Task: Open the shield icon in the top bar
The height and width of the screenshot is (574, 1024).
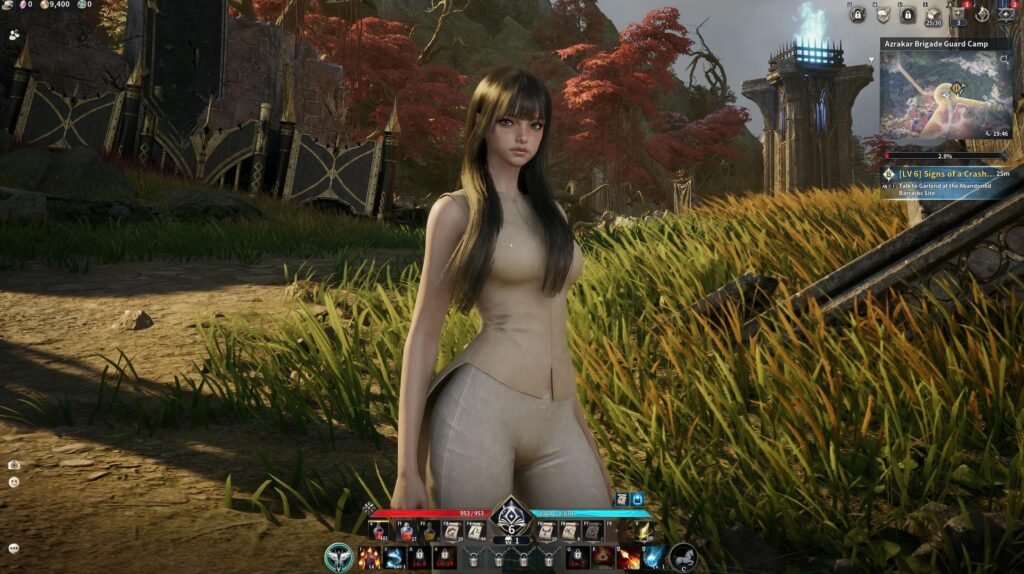Action: 882,14
